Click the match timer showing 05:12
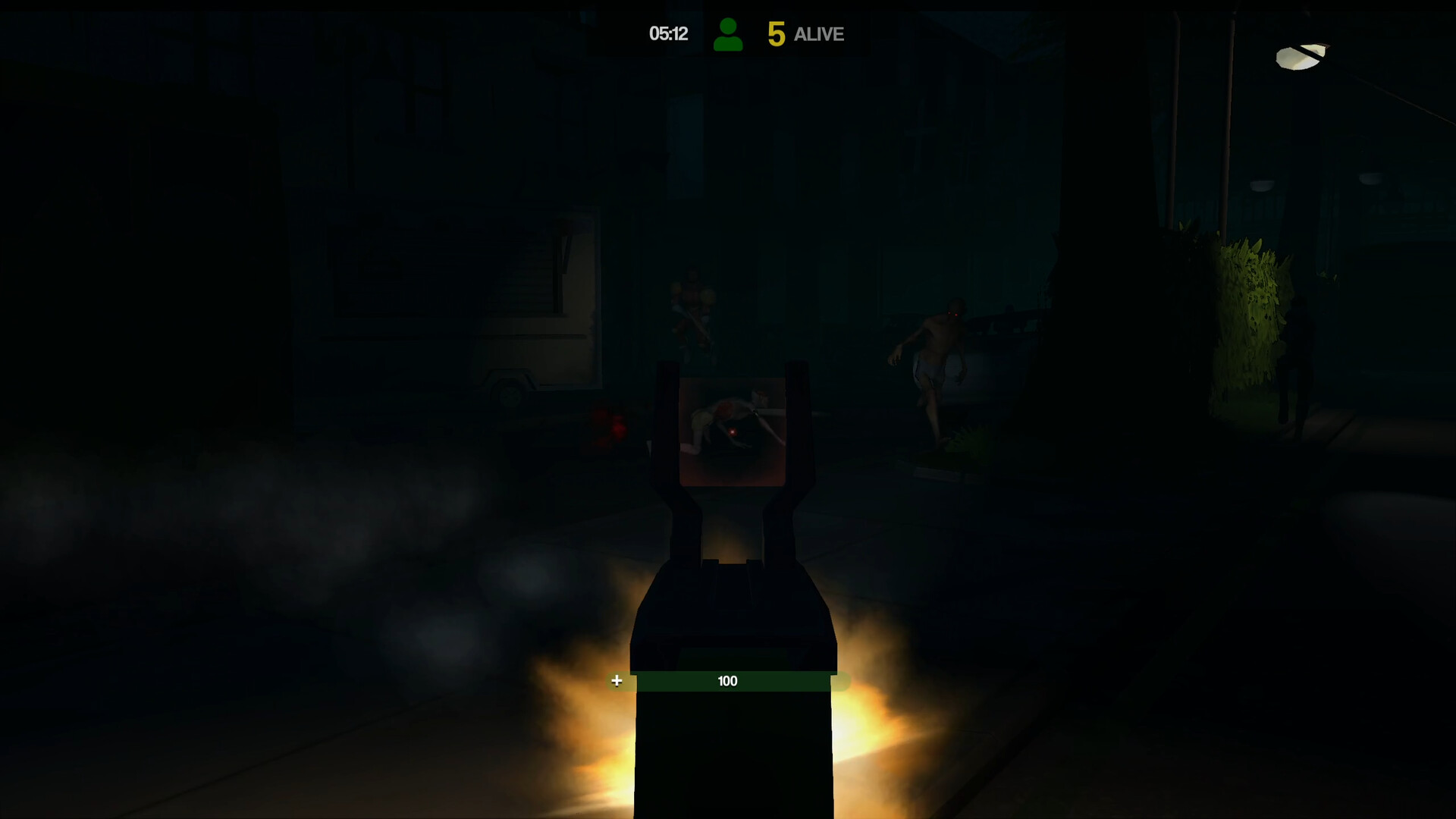This screenshot has height=819, width=1456. pyautogui.click(x=667, y=33)
